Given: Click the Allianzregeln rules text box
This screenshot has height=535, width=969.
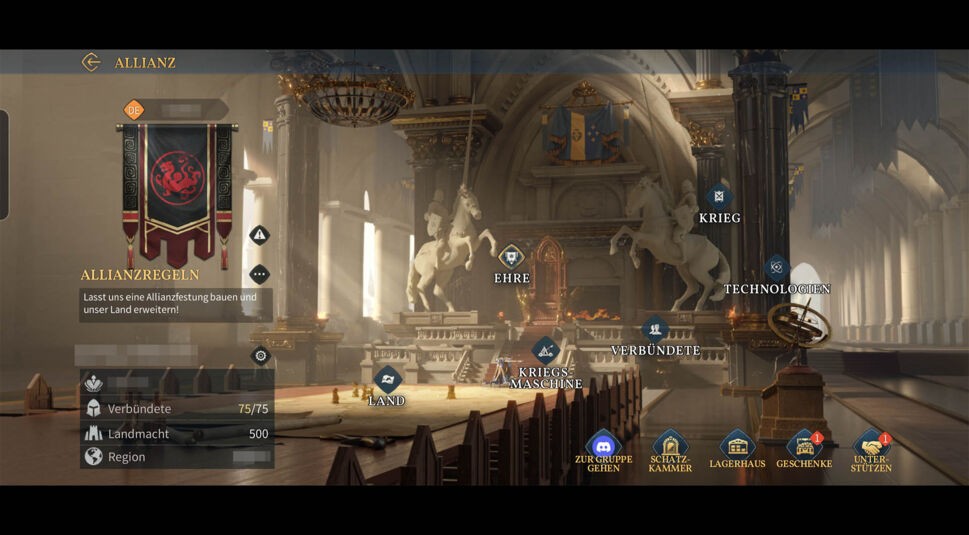Looking at the screenshot, I should pos(176,304).
